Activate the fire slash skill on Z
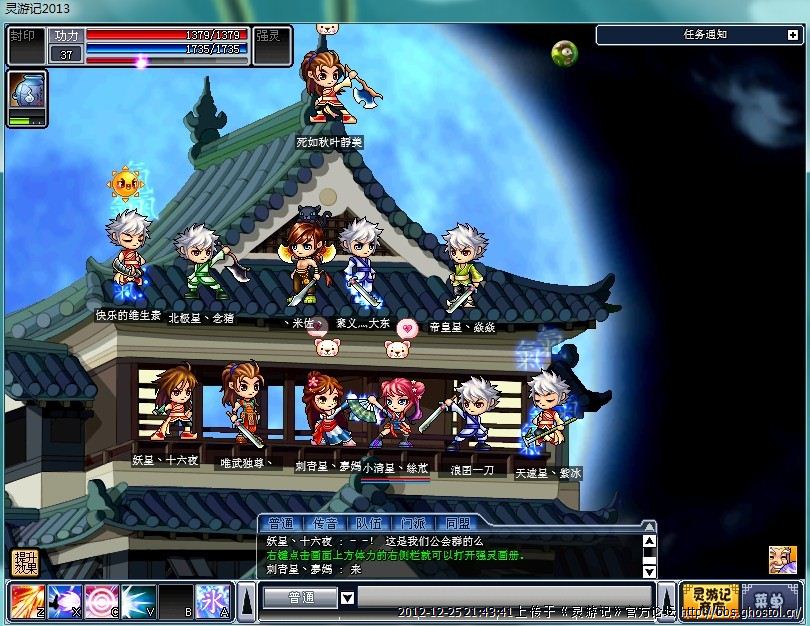The width and height of the screenshot is (810, 626). tap(26, 600)
